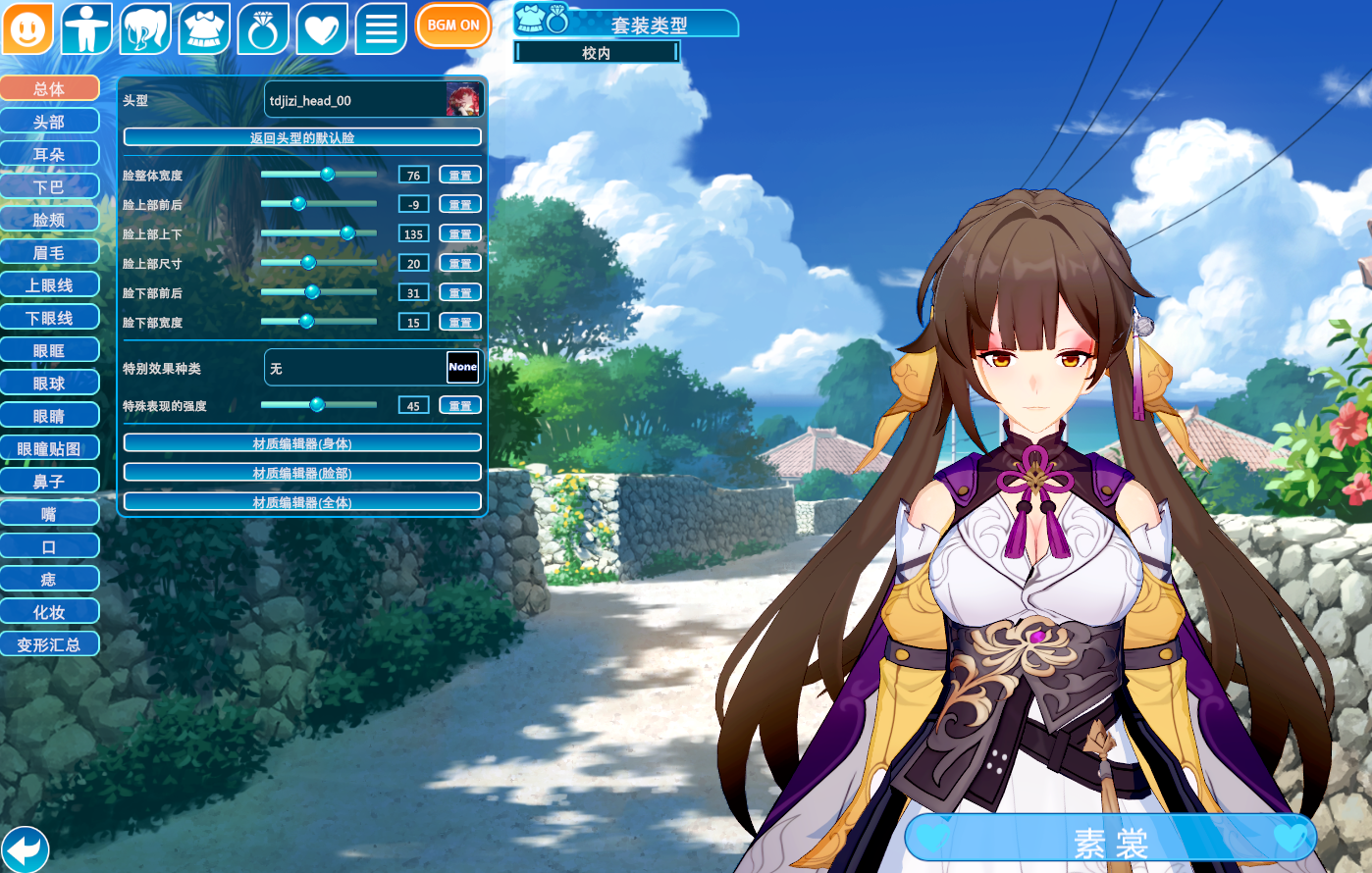Viewport: 1372px width, 873px height.
Task: Open the heart personality category icon
Action: click(x=322, y=27)
